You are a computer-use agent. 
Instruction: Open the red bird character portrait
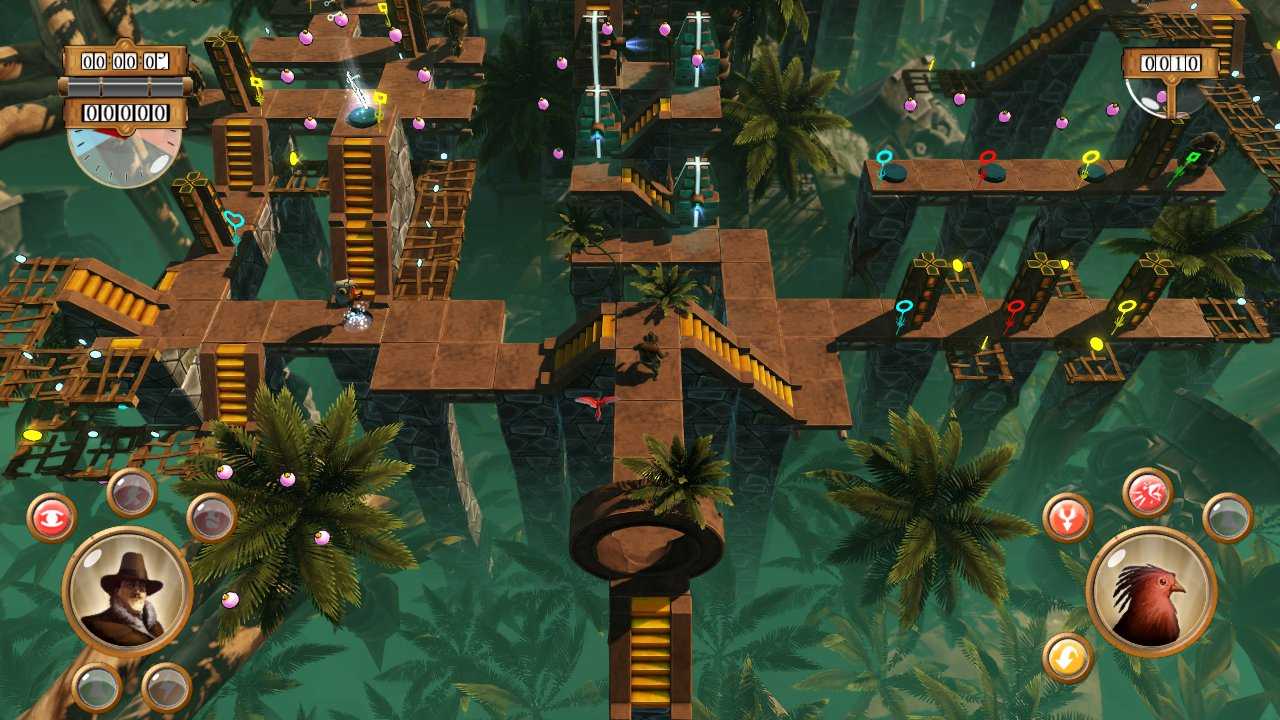1152,592
